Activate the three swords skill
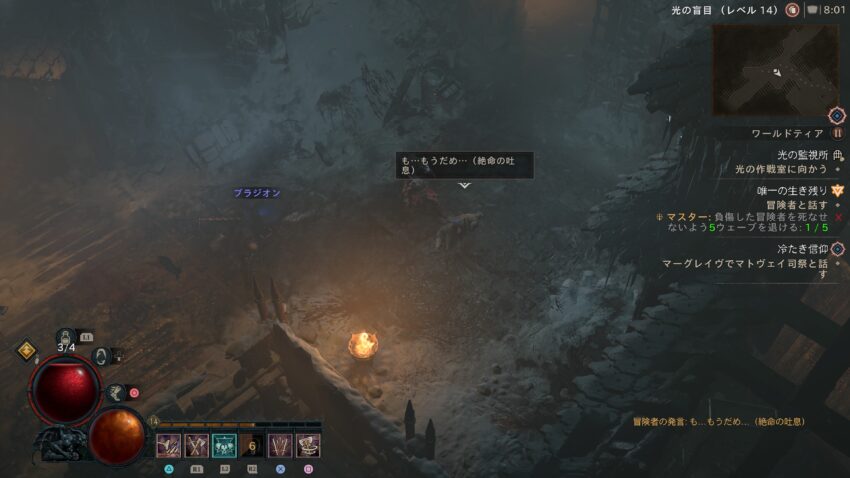The image size is (850, 478). point(281,446)
